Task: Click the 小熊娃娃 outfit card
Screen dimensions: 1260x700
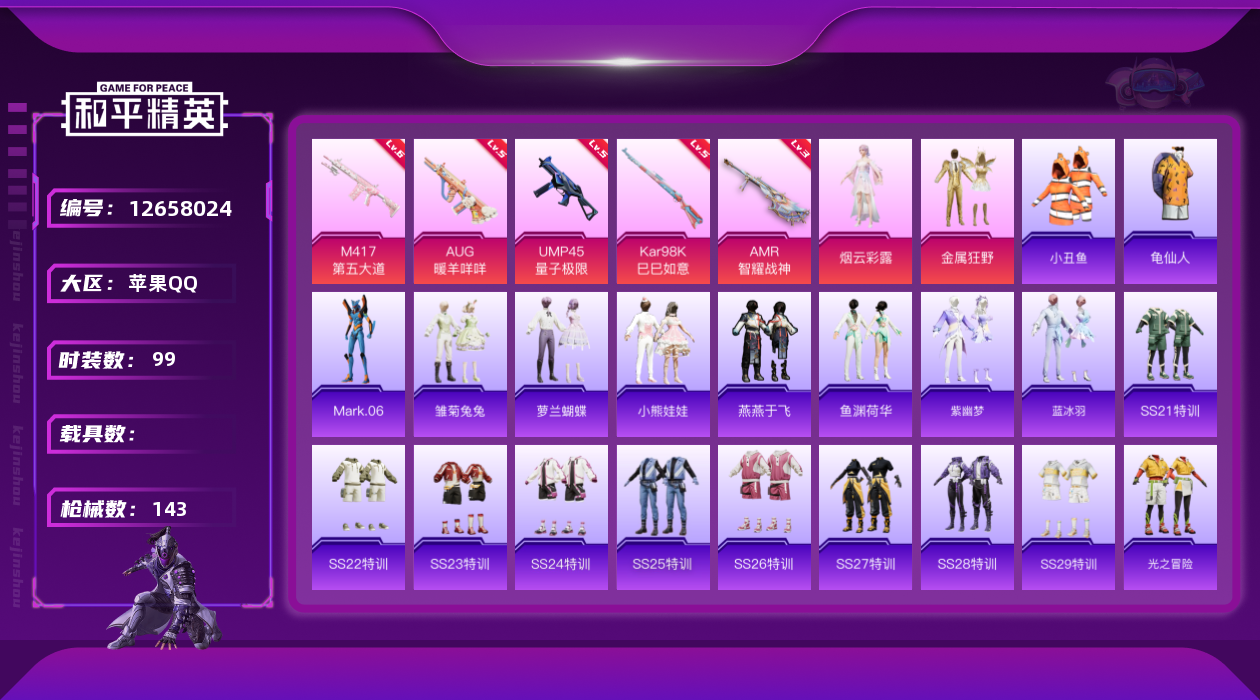Action: pyautogui.click(x=663, y=364)
